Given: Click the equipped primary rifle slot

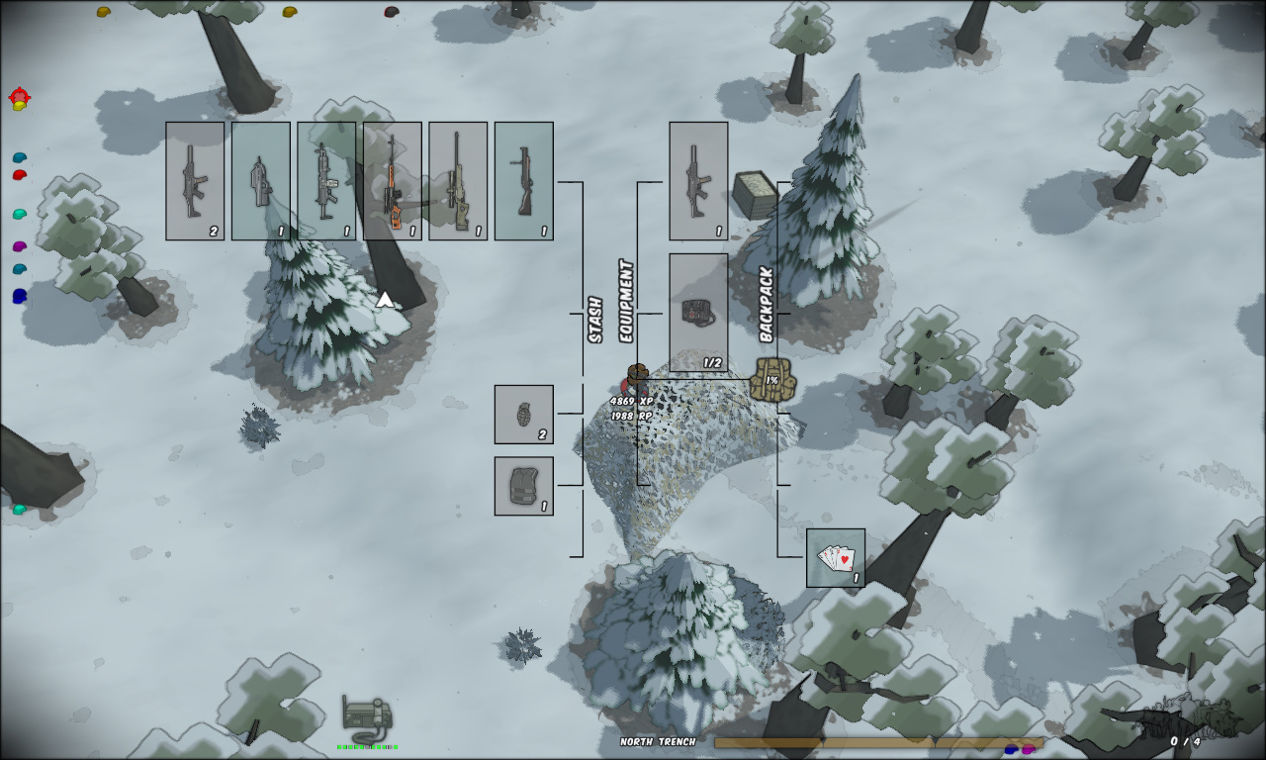Looking at the screenshot, I should pyautogui.click(x=698, y=181).
